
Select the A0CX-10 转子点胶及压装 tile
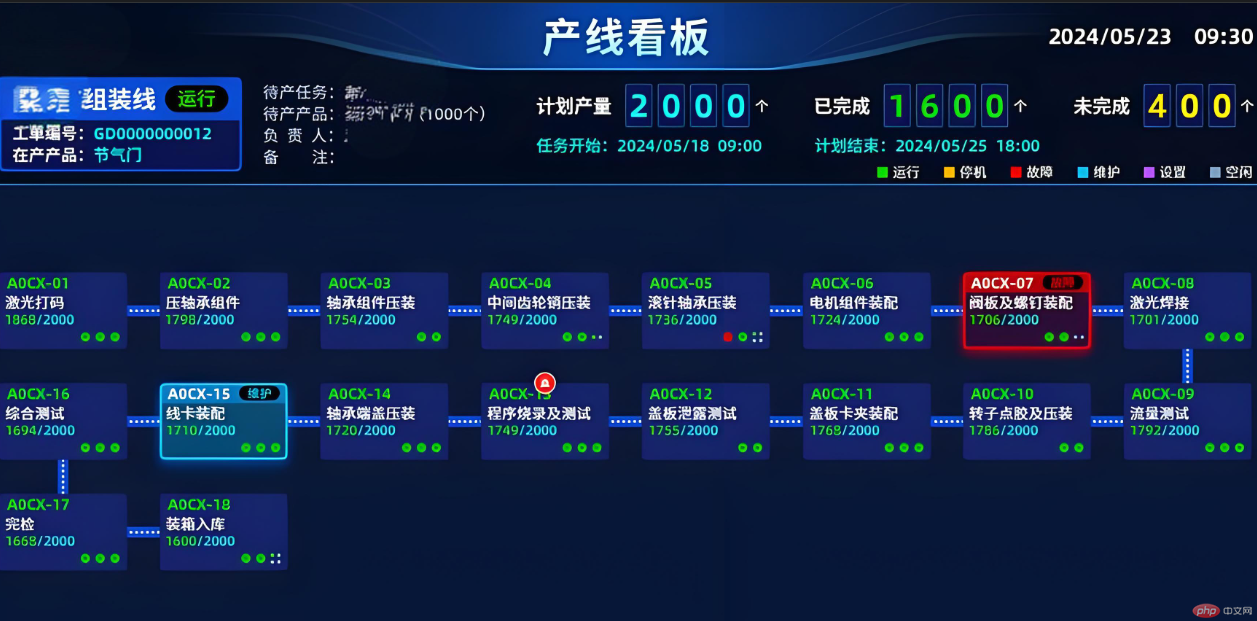click(x=1026, y=421)
